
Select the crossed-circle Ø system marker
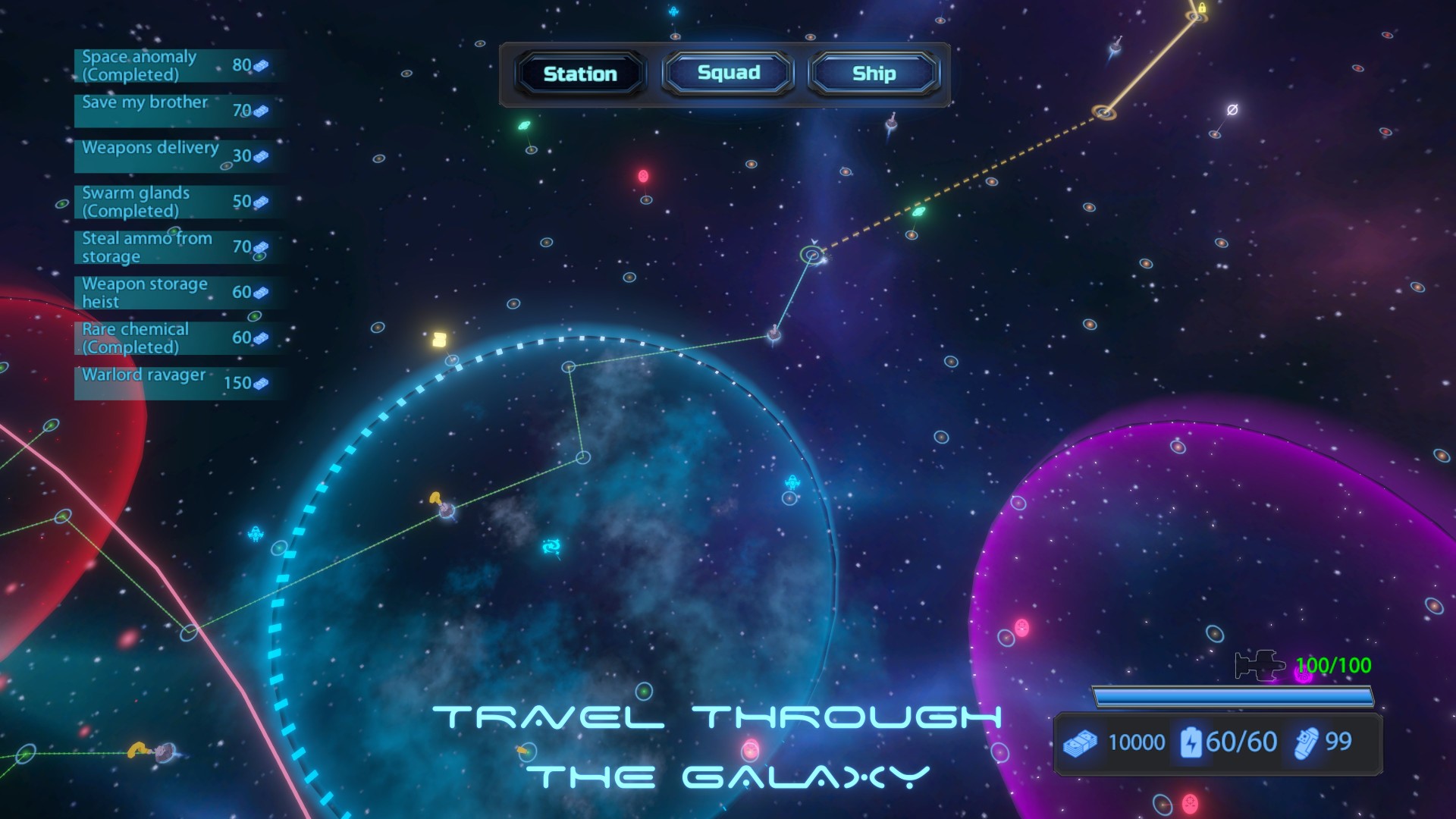click(x=1231, y=110)
